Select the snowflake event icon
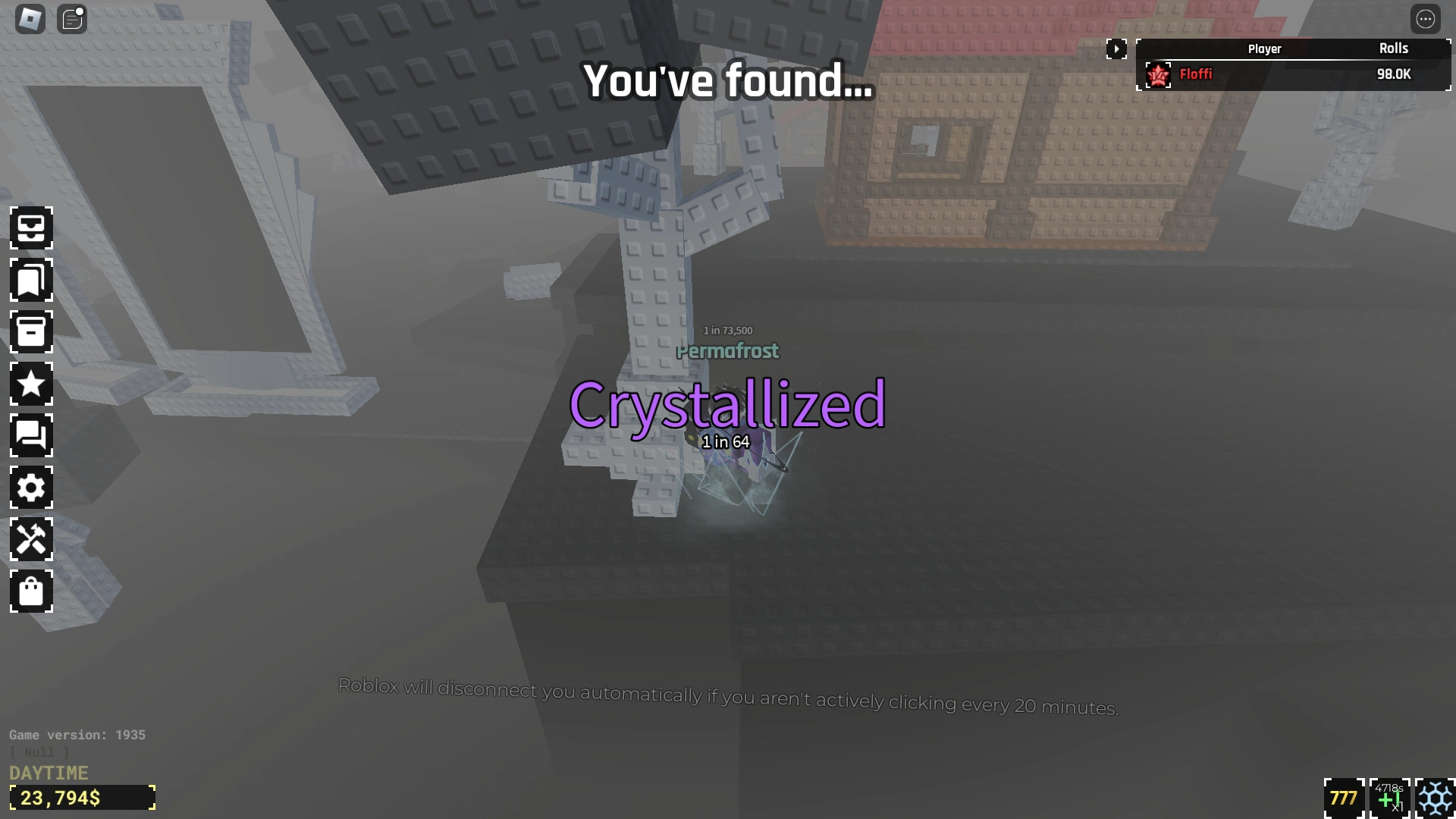Image resolution: width=1456 pixels, height=819 pixels. [1432, 797]
